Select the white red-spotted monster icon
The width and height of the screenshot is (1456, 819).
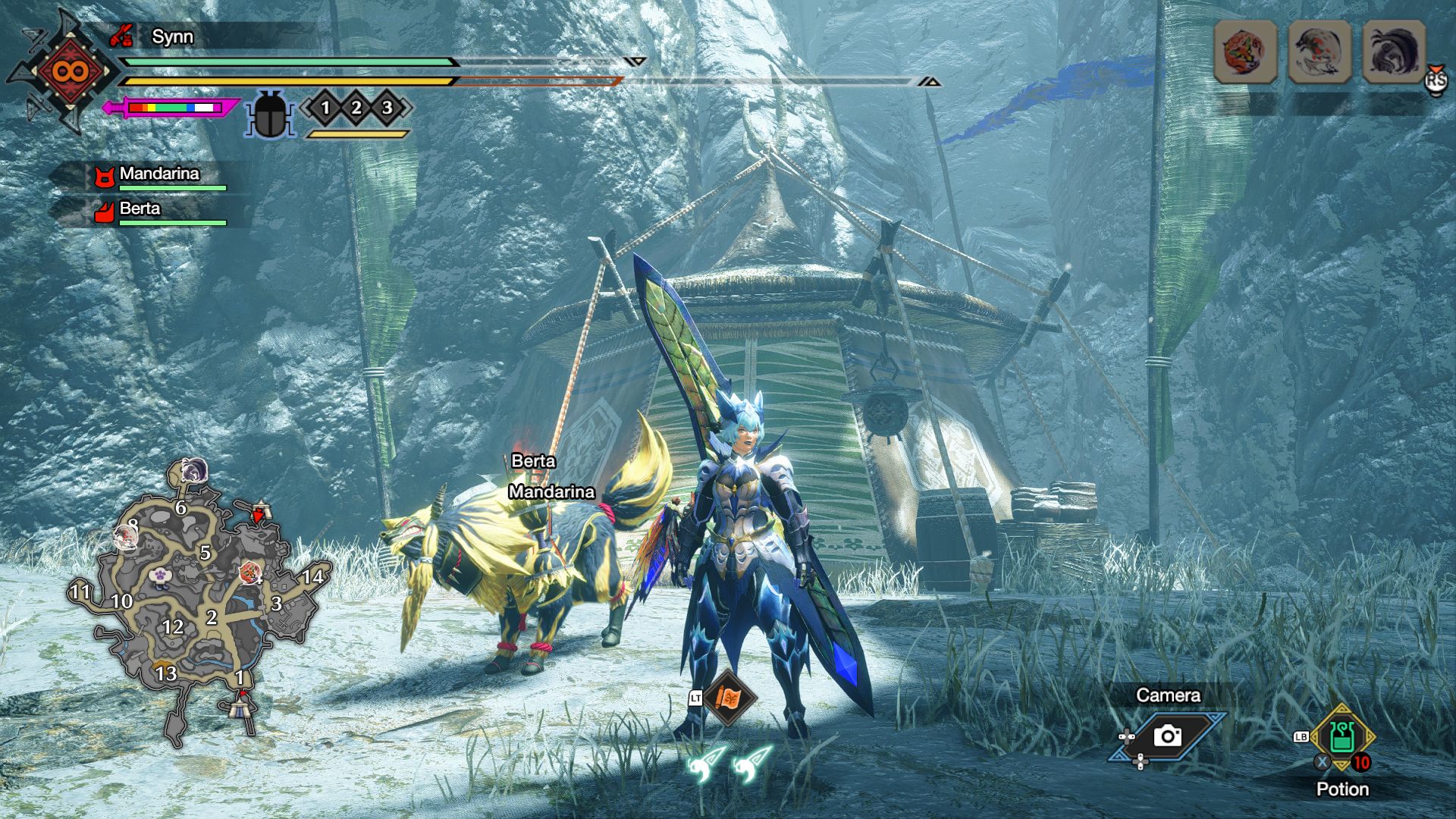pyautogui.click(x=1319, y=52)
